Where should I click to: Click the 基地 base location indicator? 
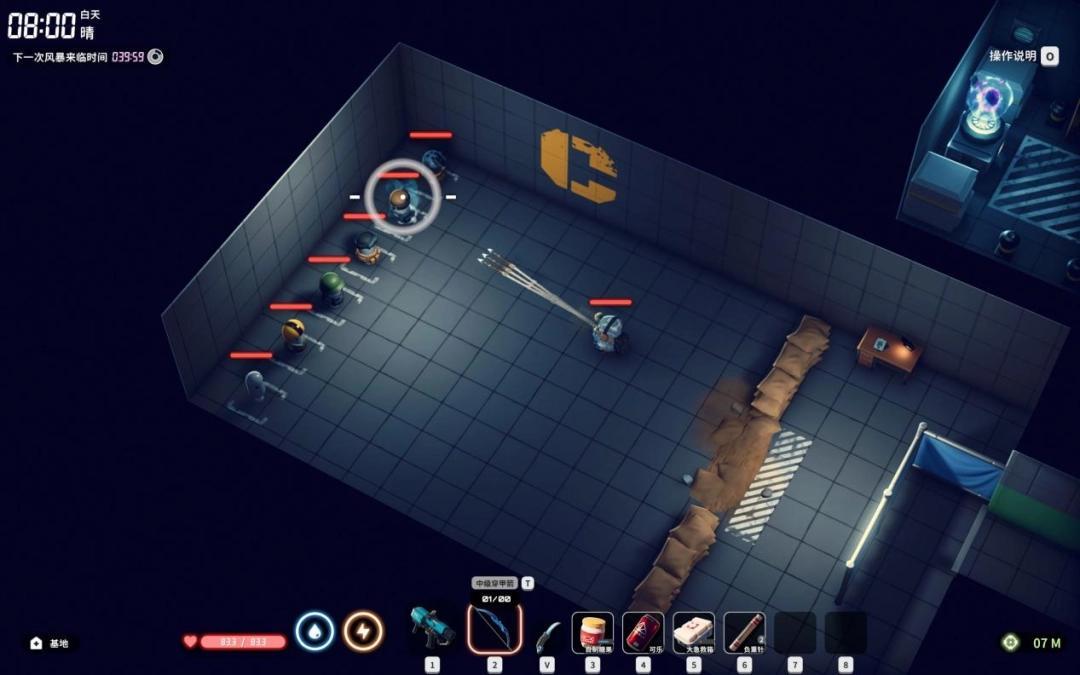[51, 643]
